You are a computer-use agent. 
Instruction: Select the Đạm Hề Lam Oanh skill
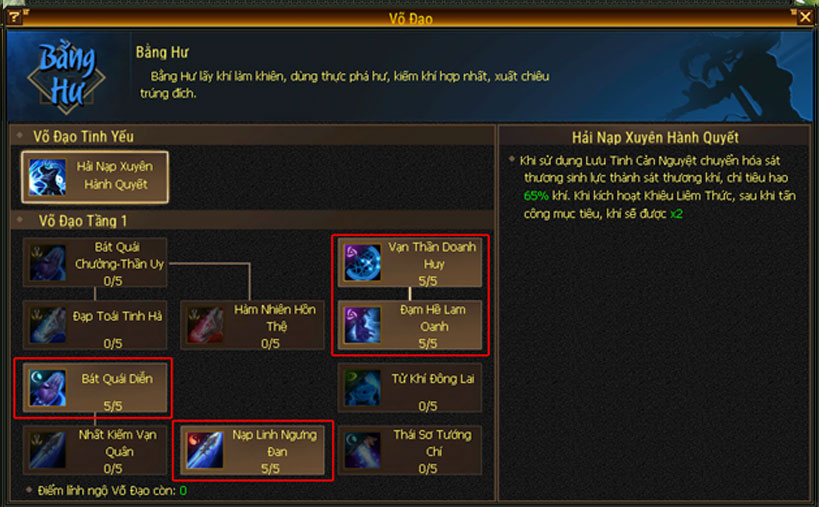410,324
